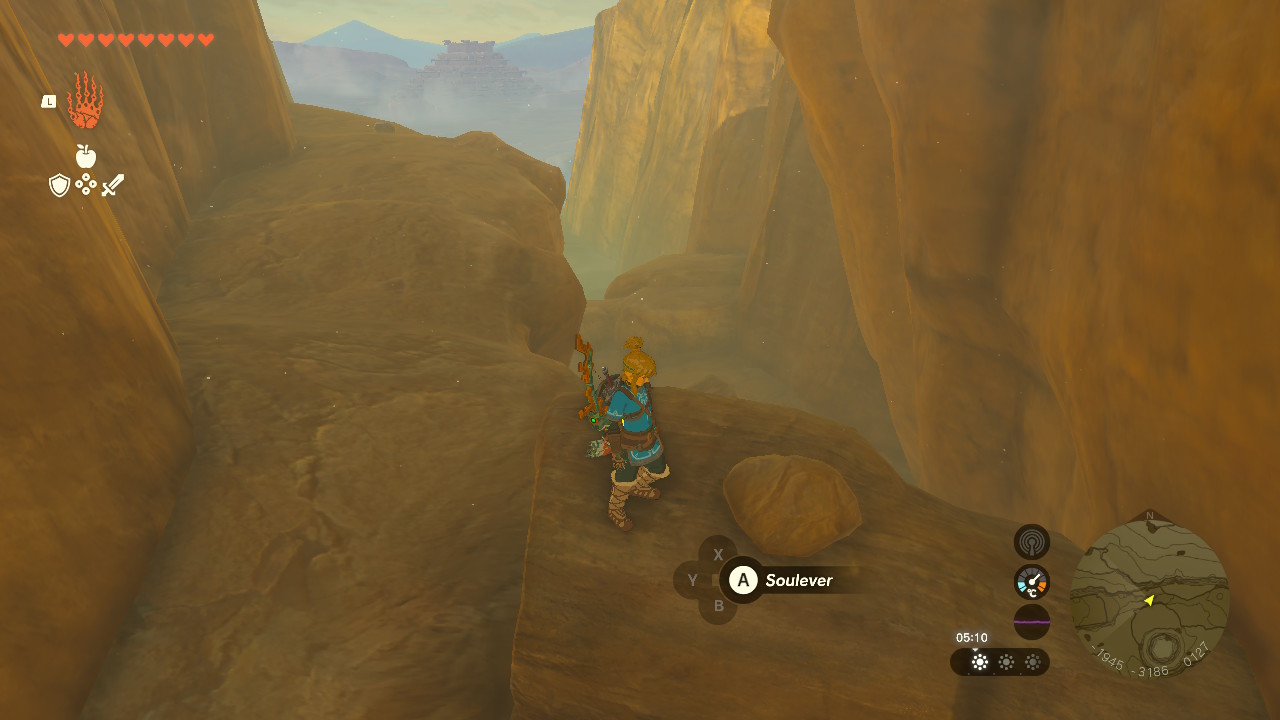The width and height of the screenshot is (1280, 720).
Task: Click the Sheikah sensor signal icon
Action: click(x=1032, y=542)
